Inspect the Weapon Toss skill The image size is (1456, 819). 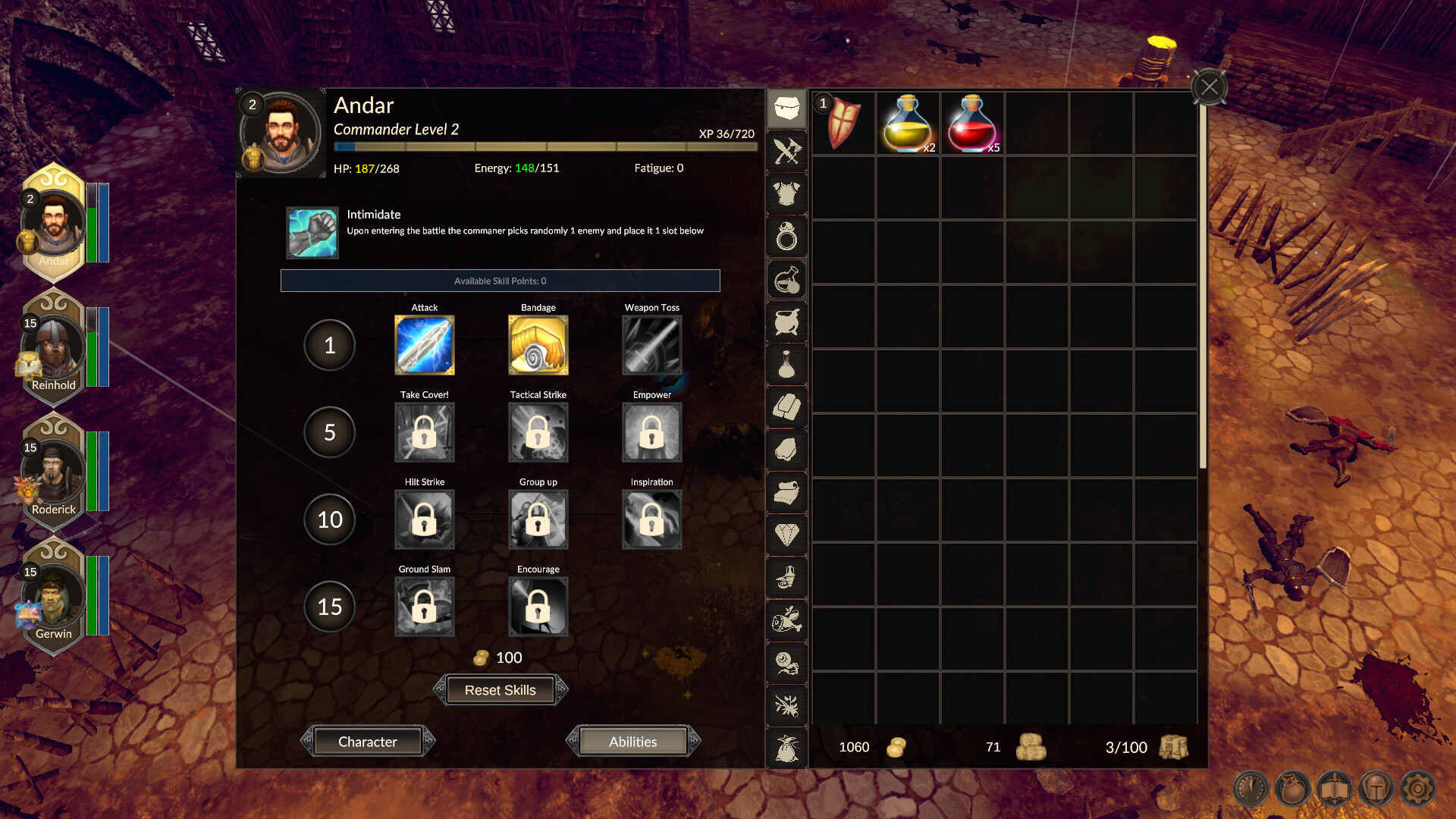tap(651, 345)
